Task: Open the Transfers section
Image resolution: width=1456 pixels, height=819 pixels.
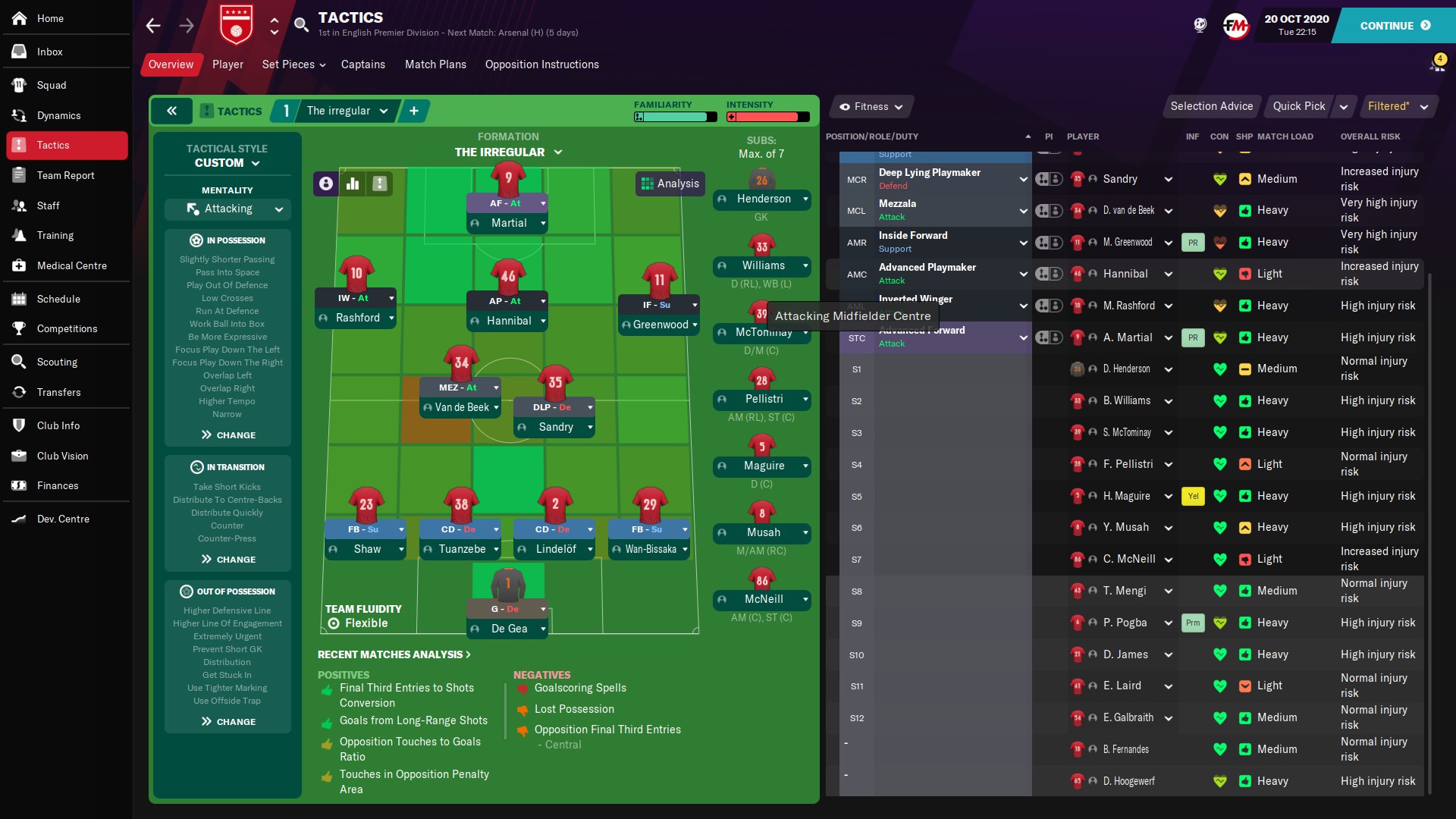Action: click(58, 392)
